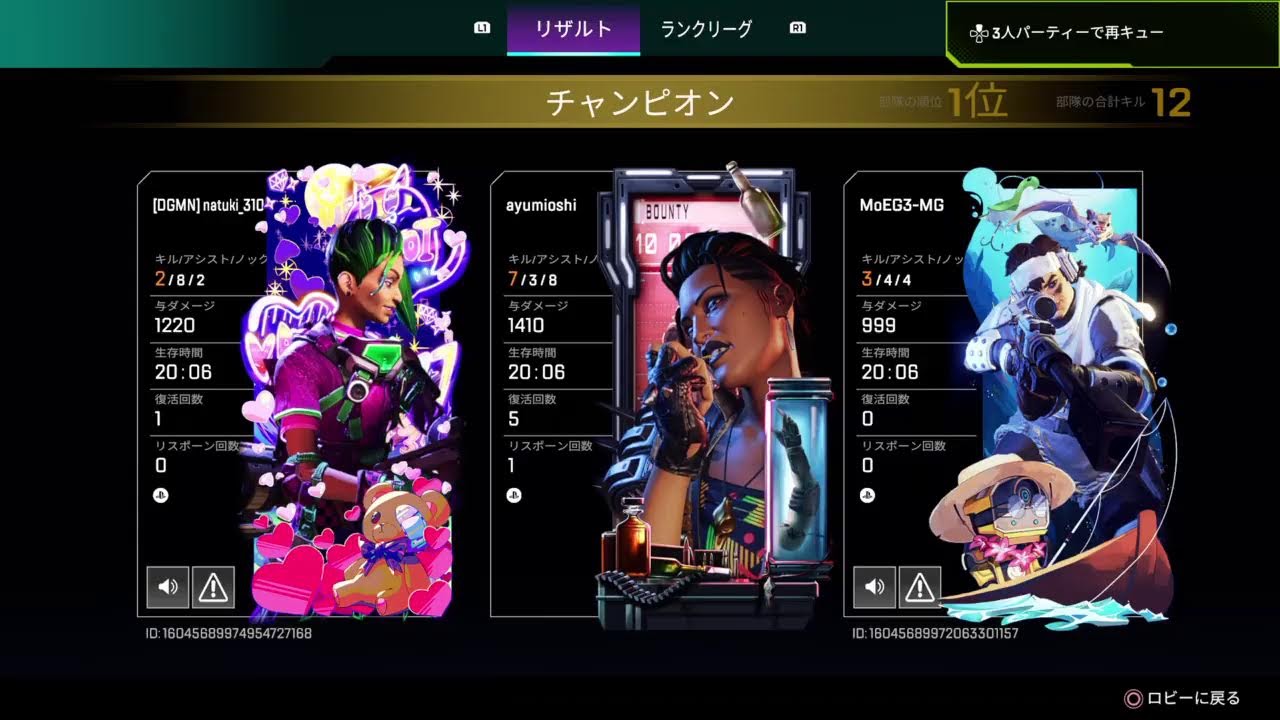Open the ランクリーグ tab

tap(706, 29)
